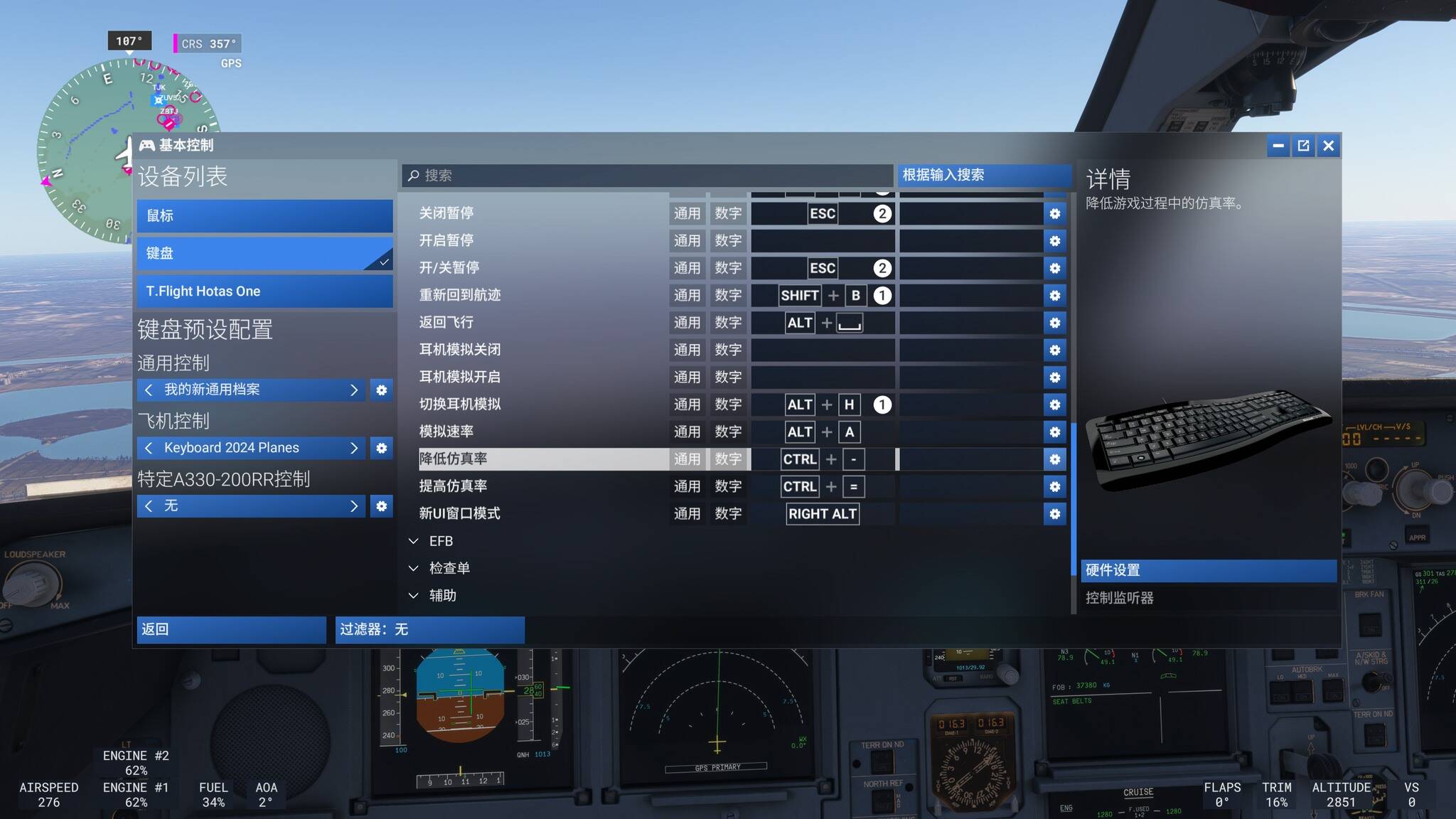Click the gear icon next to 切换耳机模拟
This screenshot has width=1456, height=819.
pyautogui.click(x=1055, y=405)
